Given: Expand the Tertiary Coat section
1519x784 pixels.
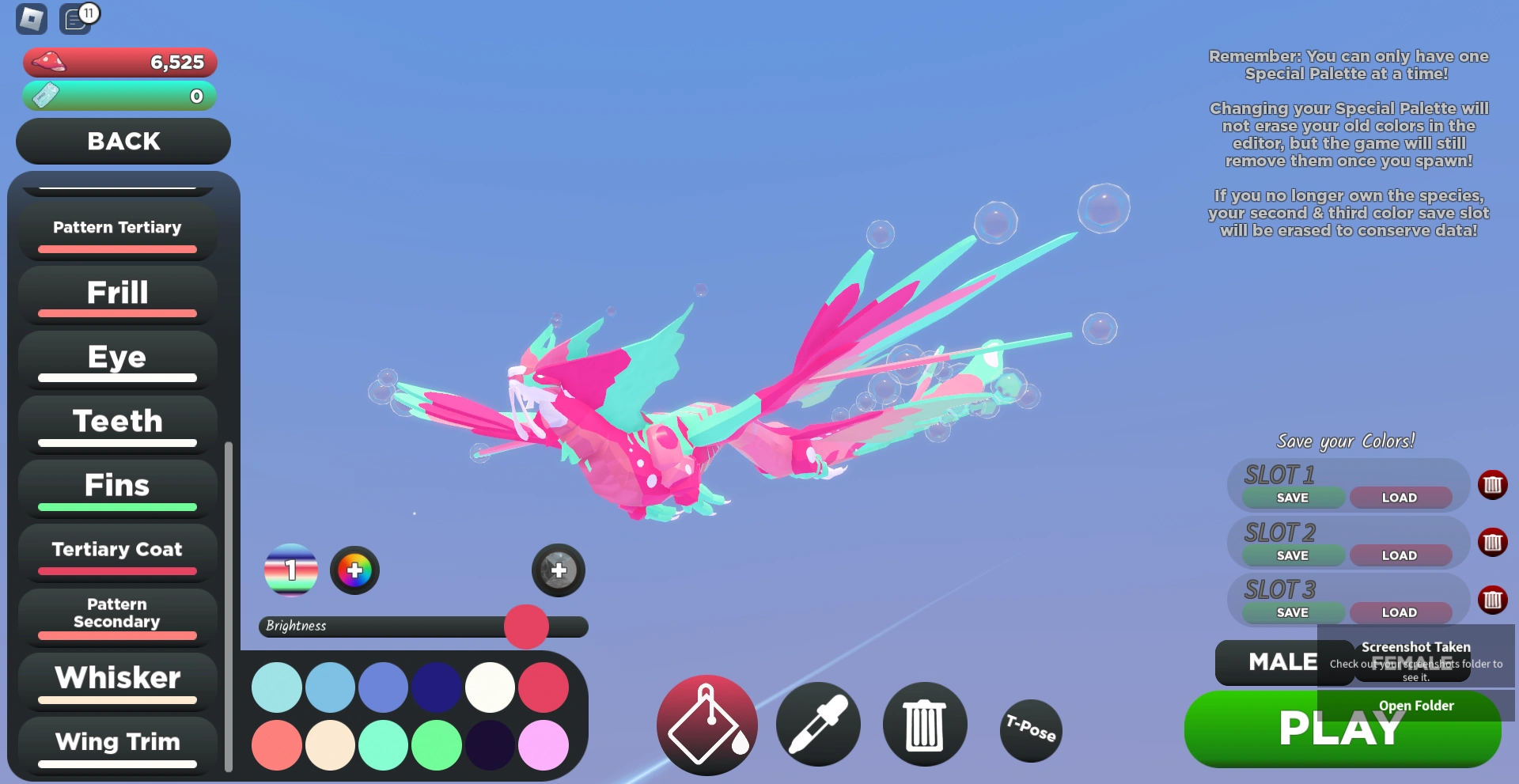Looking at the screenshot, I should 116,549.
